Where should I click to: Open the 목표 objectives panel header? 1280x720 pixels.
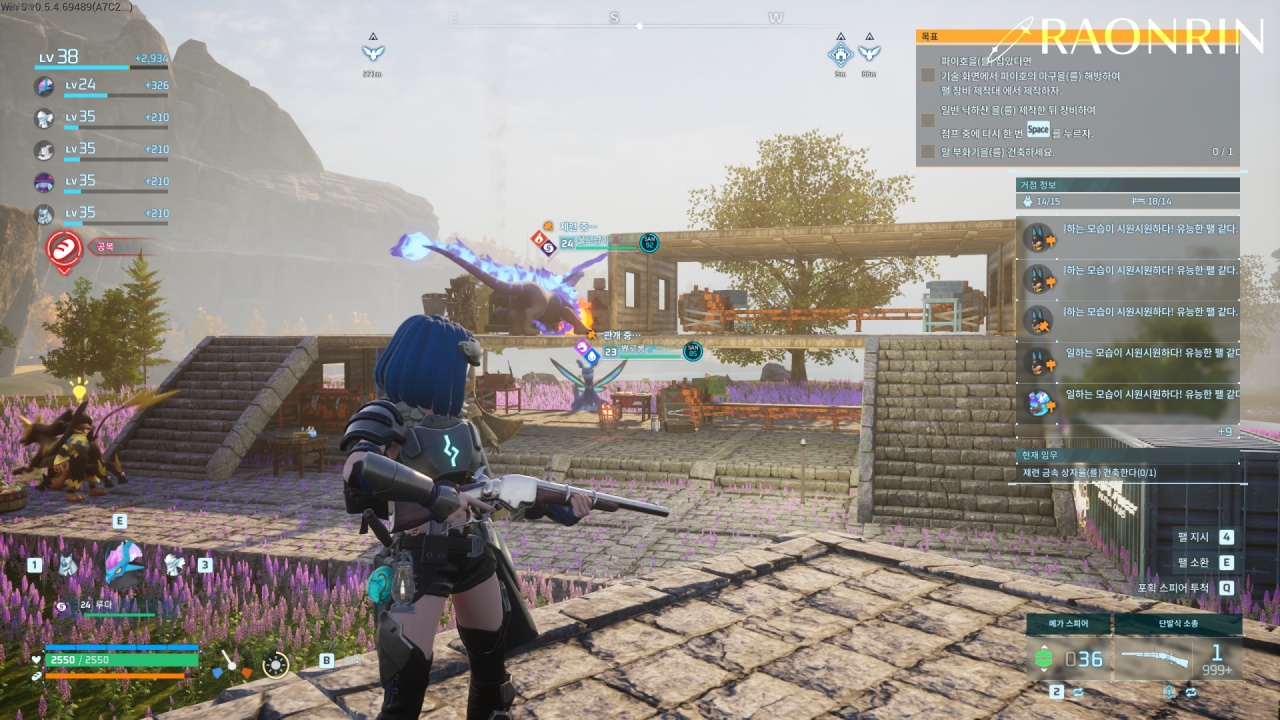1077,36
